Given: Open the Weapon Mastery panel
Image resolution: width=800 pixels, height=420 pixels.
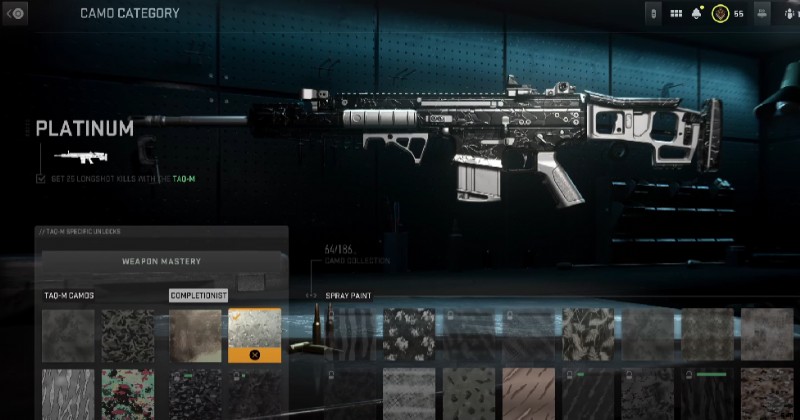Looking at the screenshot, I should point(161,262).
